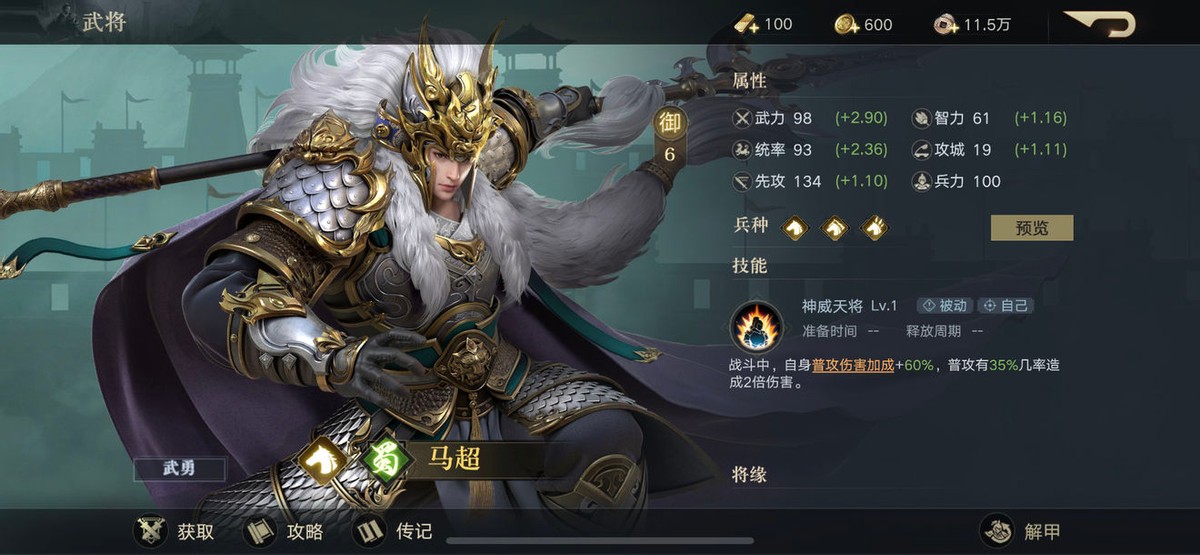Tap the coin currency showing 600
Screen dimensions: 1200x555
[x=864, y=24]
